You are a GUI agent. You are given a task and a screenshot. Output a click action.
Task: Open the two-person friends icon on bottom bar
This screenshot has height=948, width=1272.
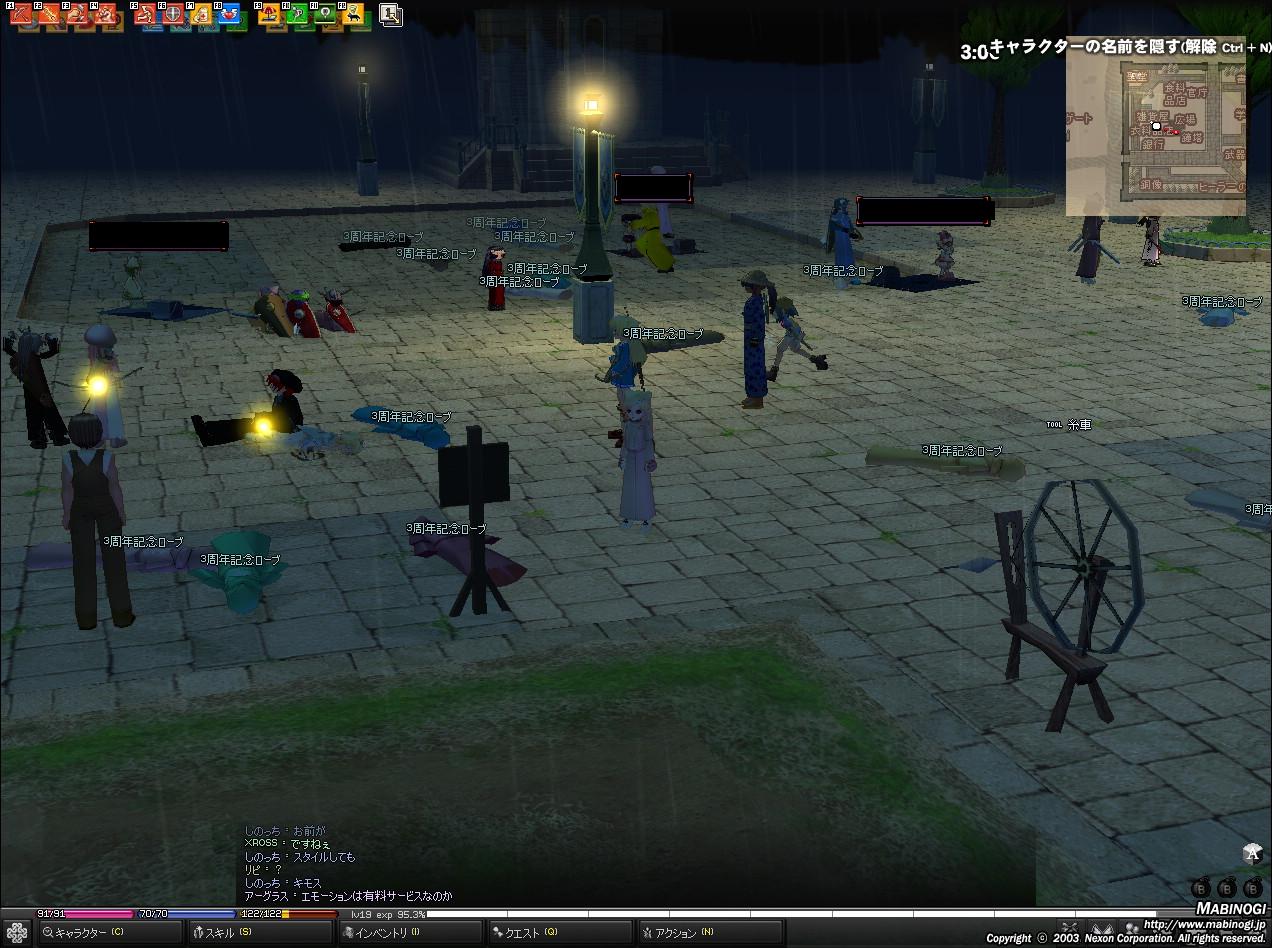pos(1132,928)
